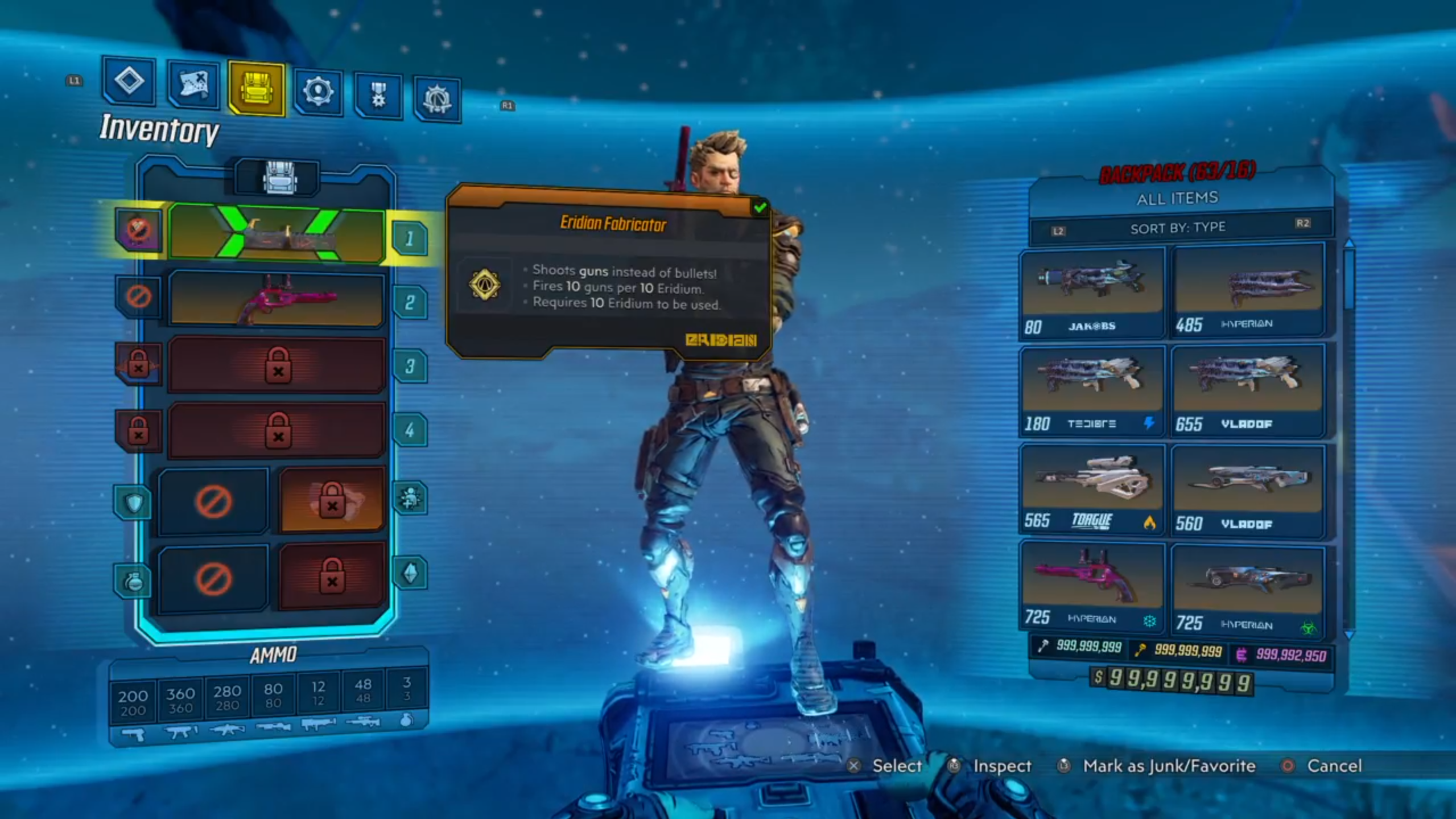
Task: Open the diamond-shaped missions tab
Action: click(x=129, y=81)
